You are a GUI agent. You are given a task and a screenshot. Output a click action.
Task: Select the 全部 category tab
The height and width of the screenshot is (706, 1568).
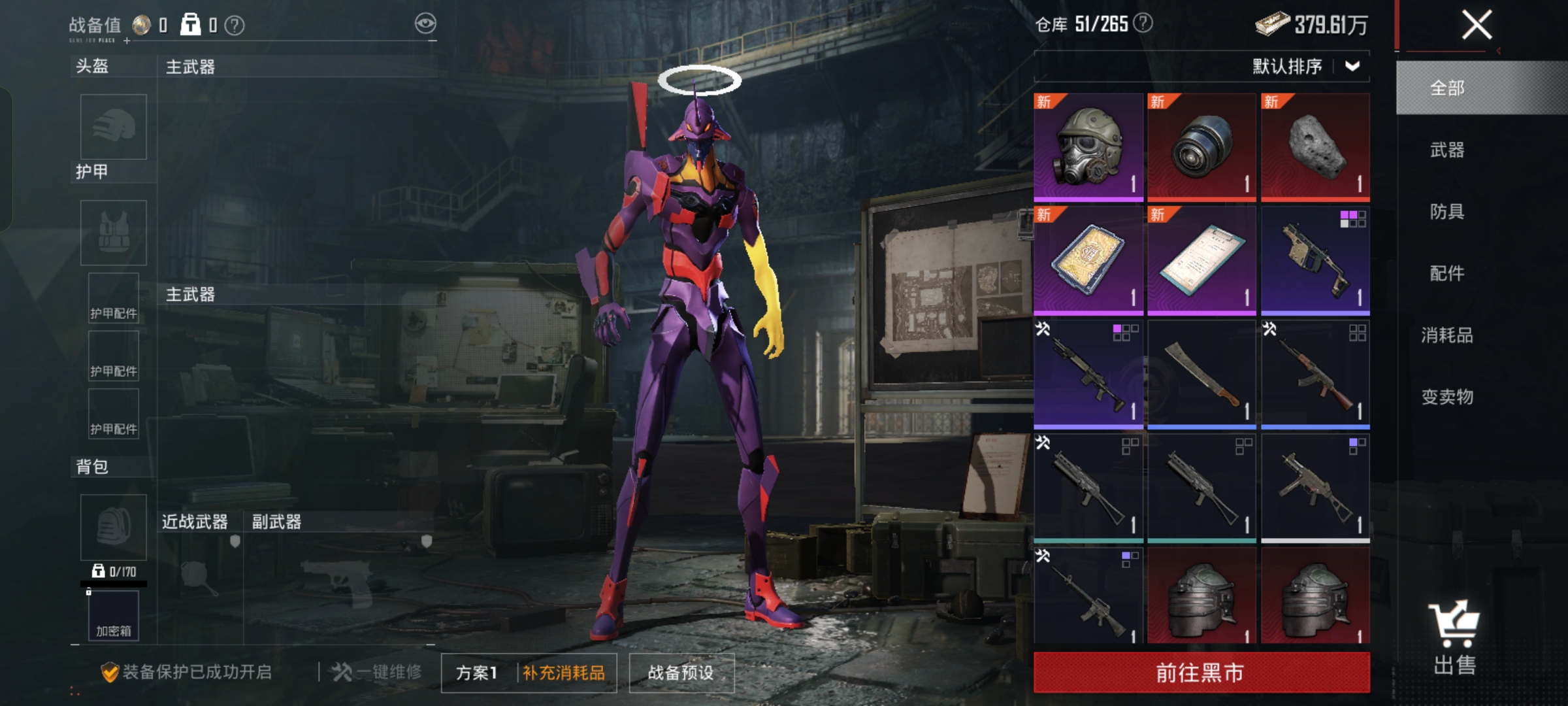pos(1447,88)
